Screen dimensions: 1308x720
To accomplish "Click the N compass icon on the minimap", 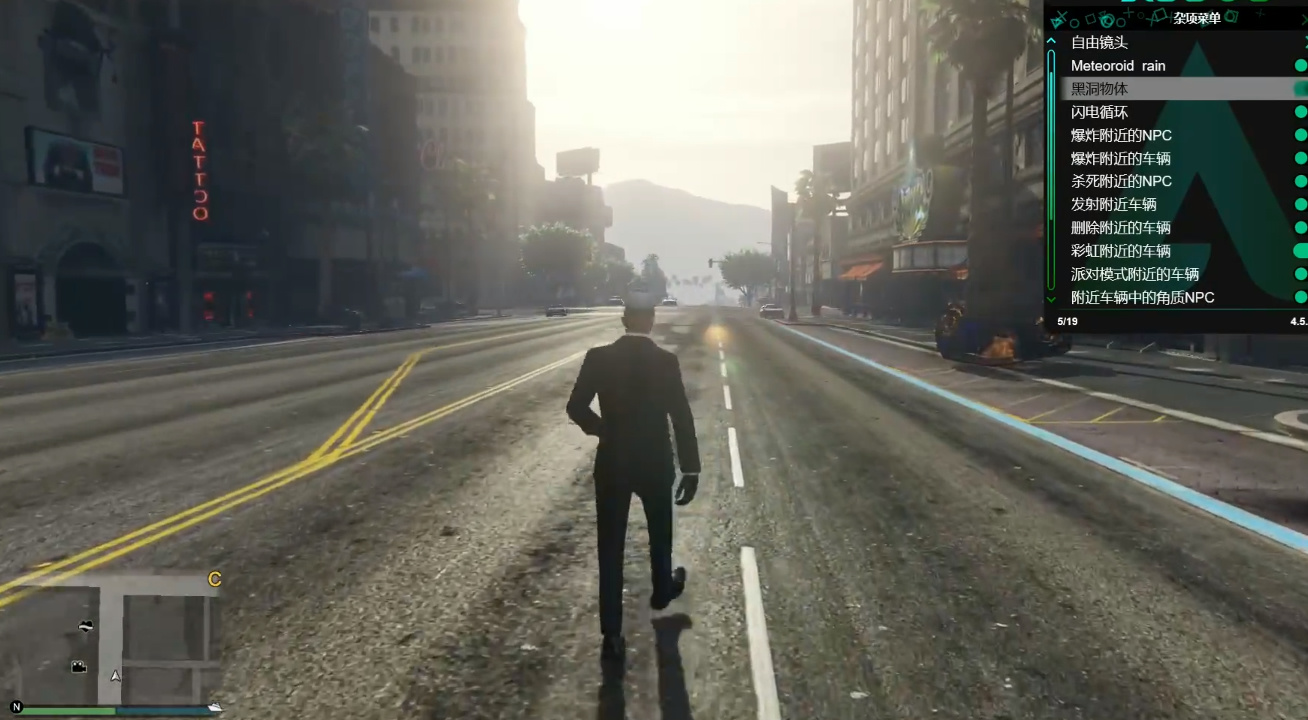I will (17, 707).
